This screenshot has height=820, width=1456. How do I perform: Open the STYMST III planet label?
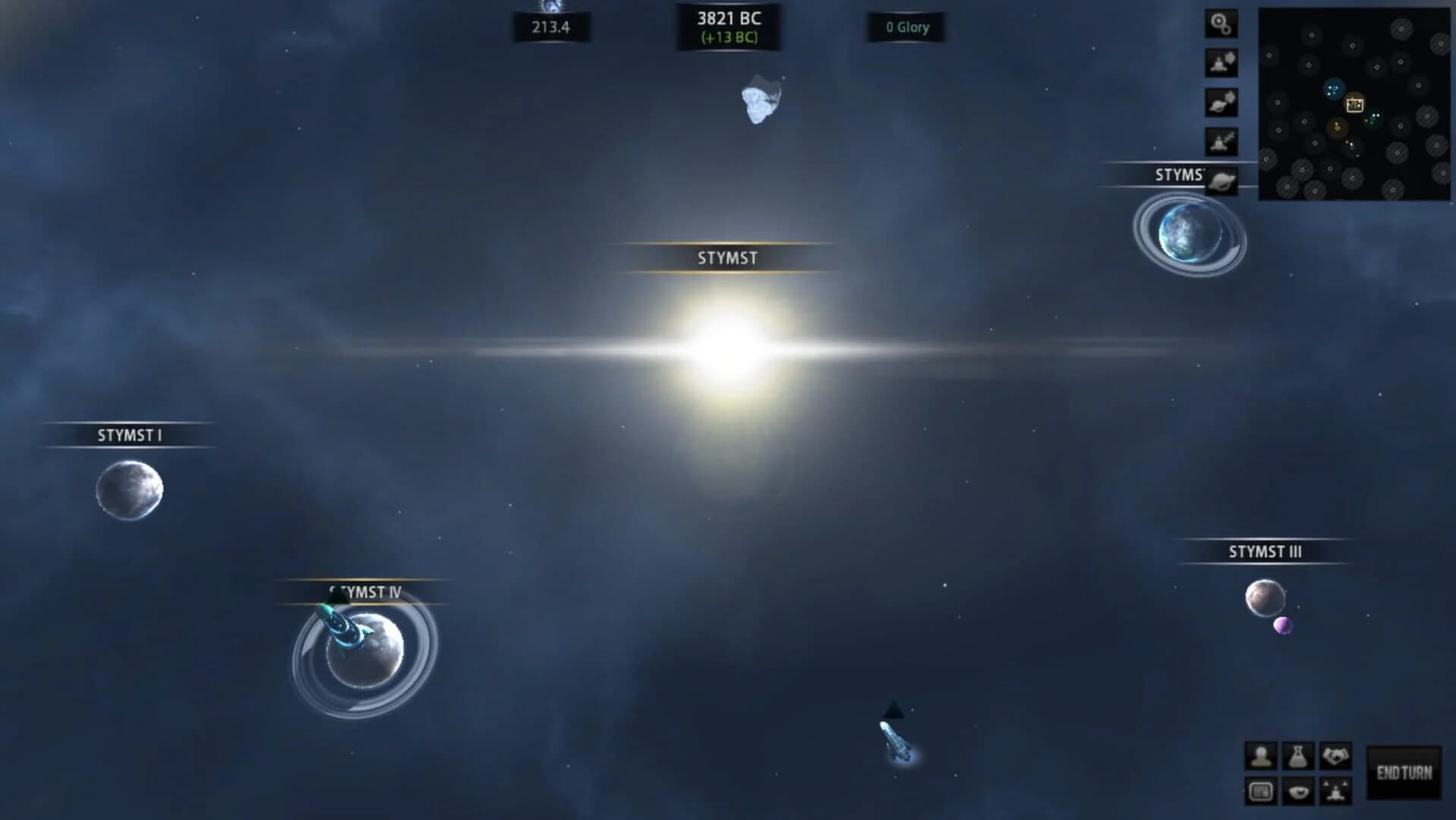click(1265, 552)
